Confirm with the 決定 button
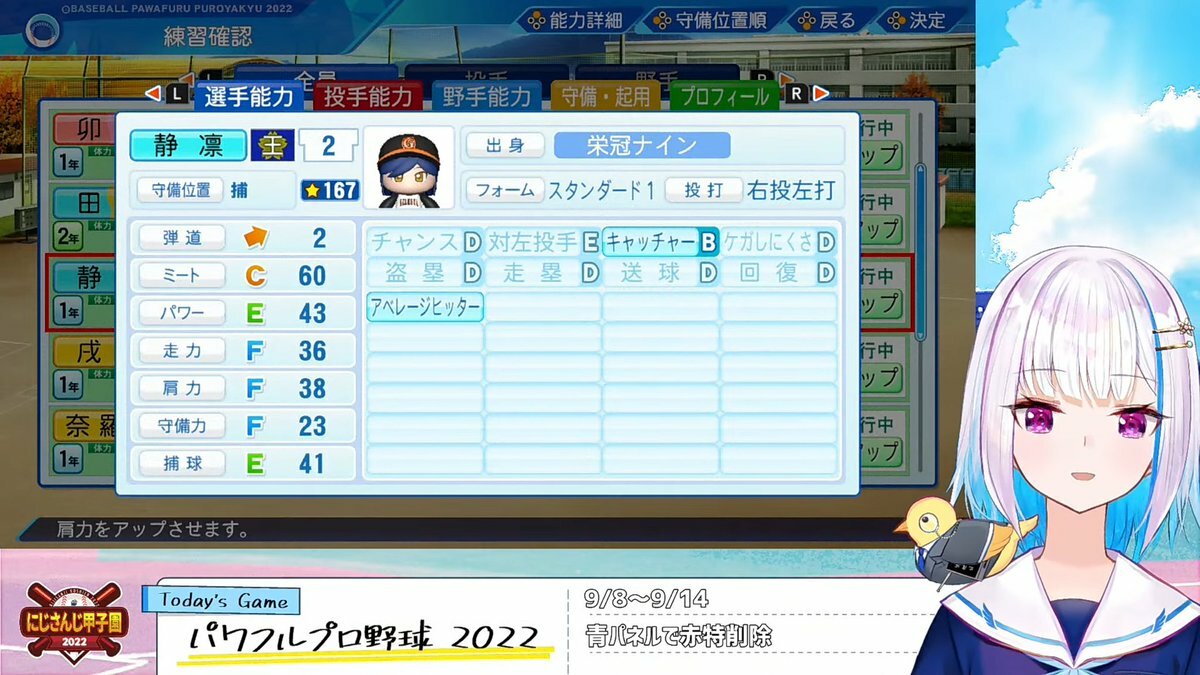The width and height of the screenshot is (1200, 675). pyautogui.click(x=915, y=20)
